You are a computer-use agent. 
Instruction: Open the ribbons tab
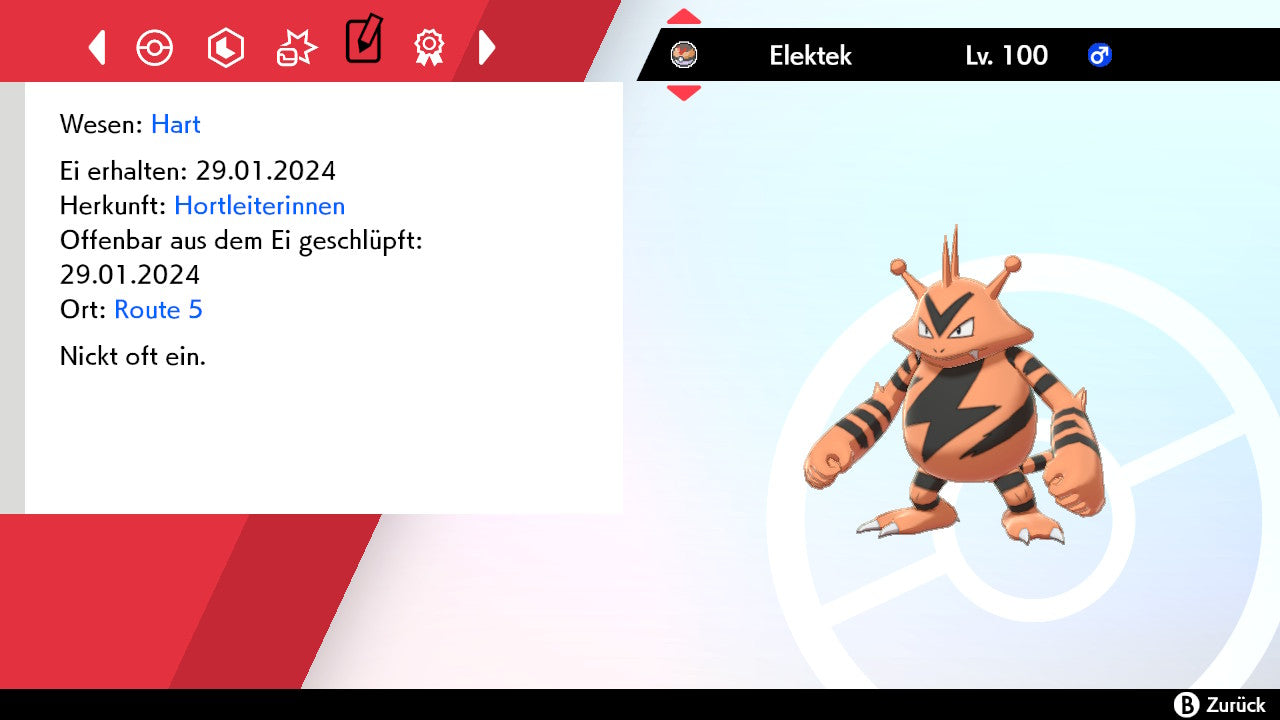429,47
